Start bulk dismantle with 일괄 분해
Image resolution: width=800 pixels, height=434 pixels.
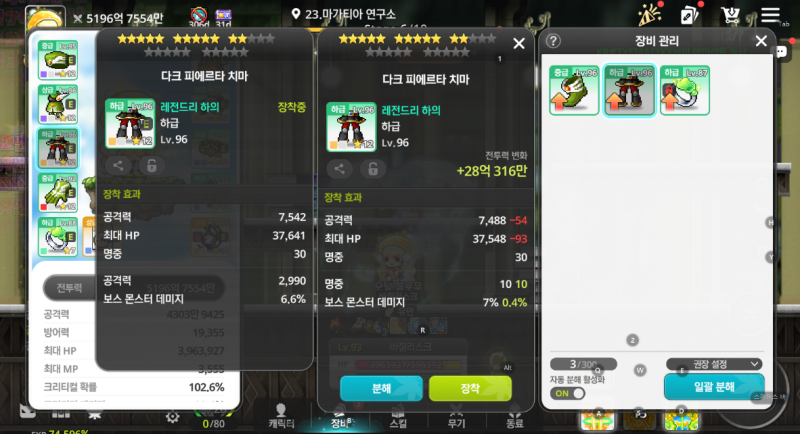714,387
